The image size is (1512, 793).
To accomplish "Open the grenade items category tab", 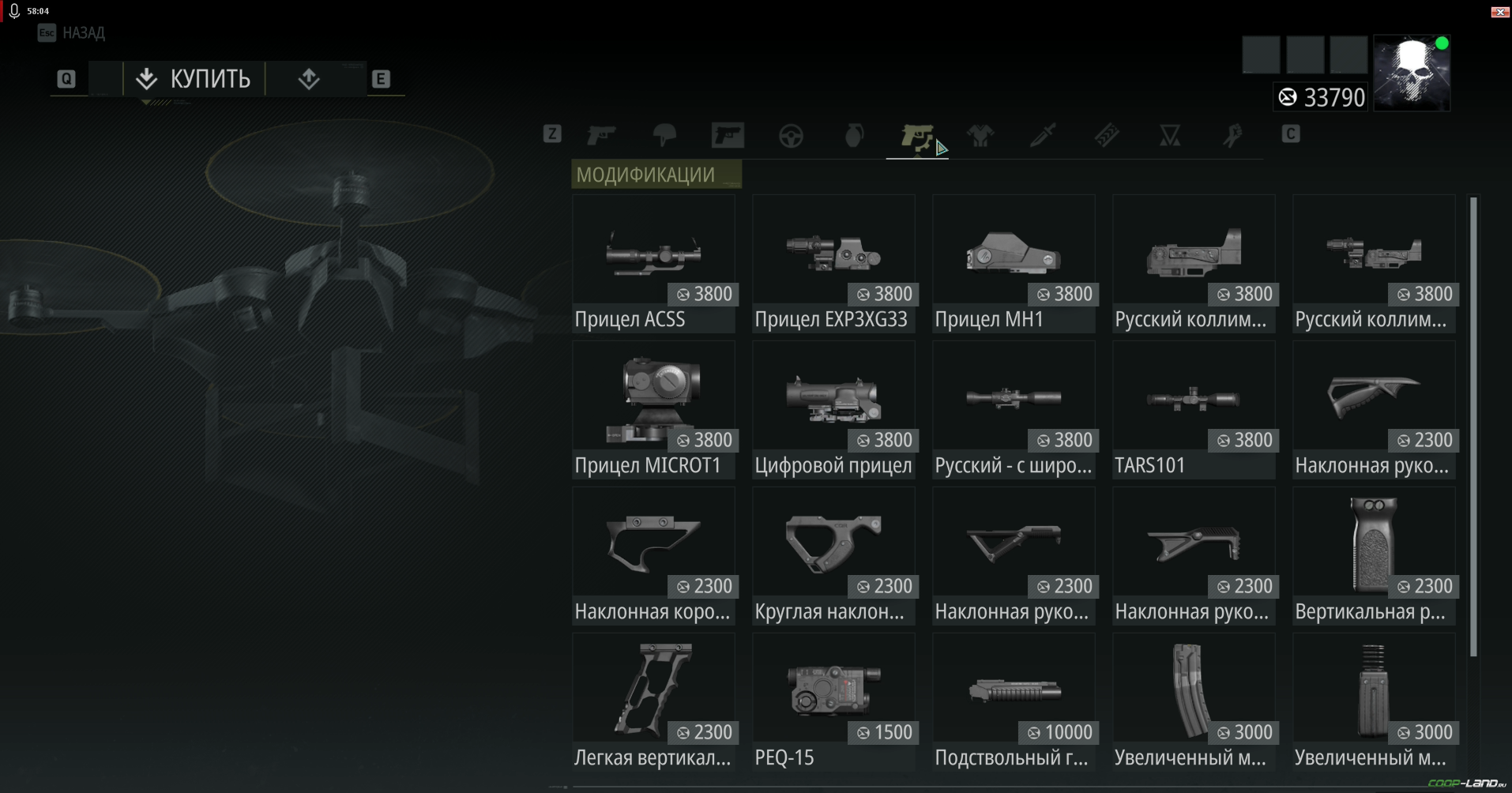I will (x=854, y=136).
